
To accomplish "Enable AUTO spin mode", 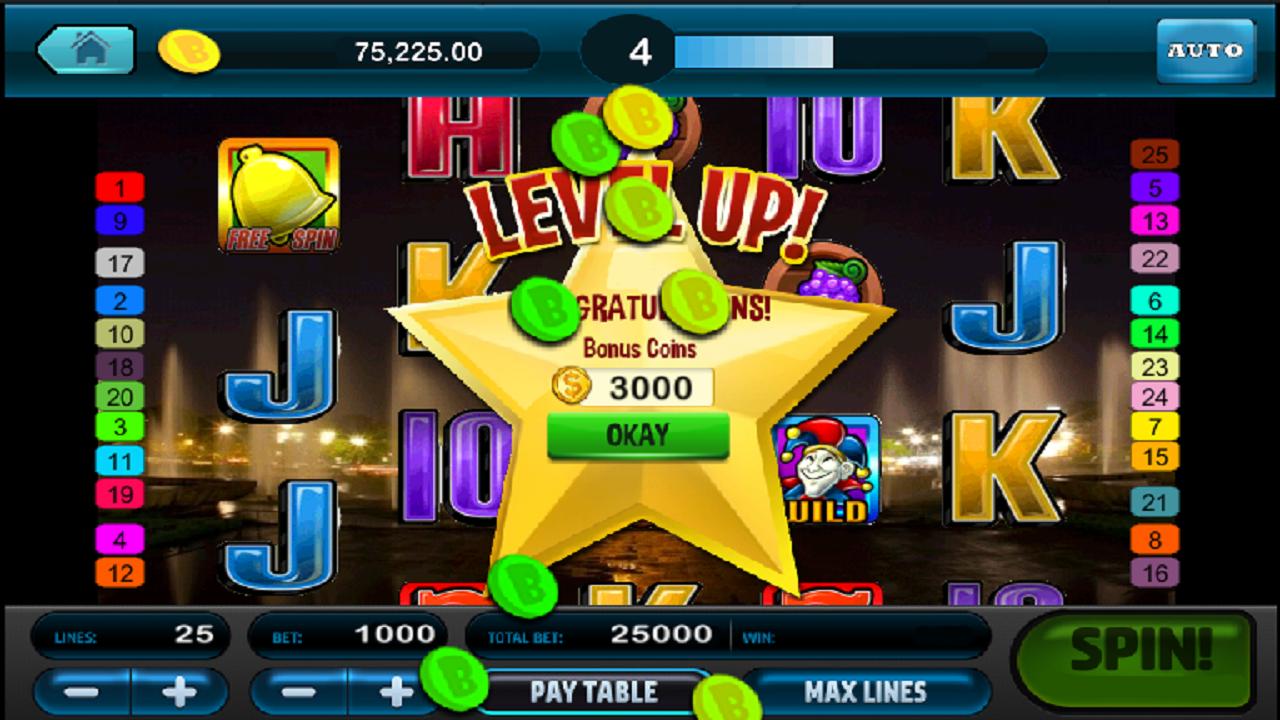I will [x=1204, y=49].
